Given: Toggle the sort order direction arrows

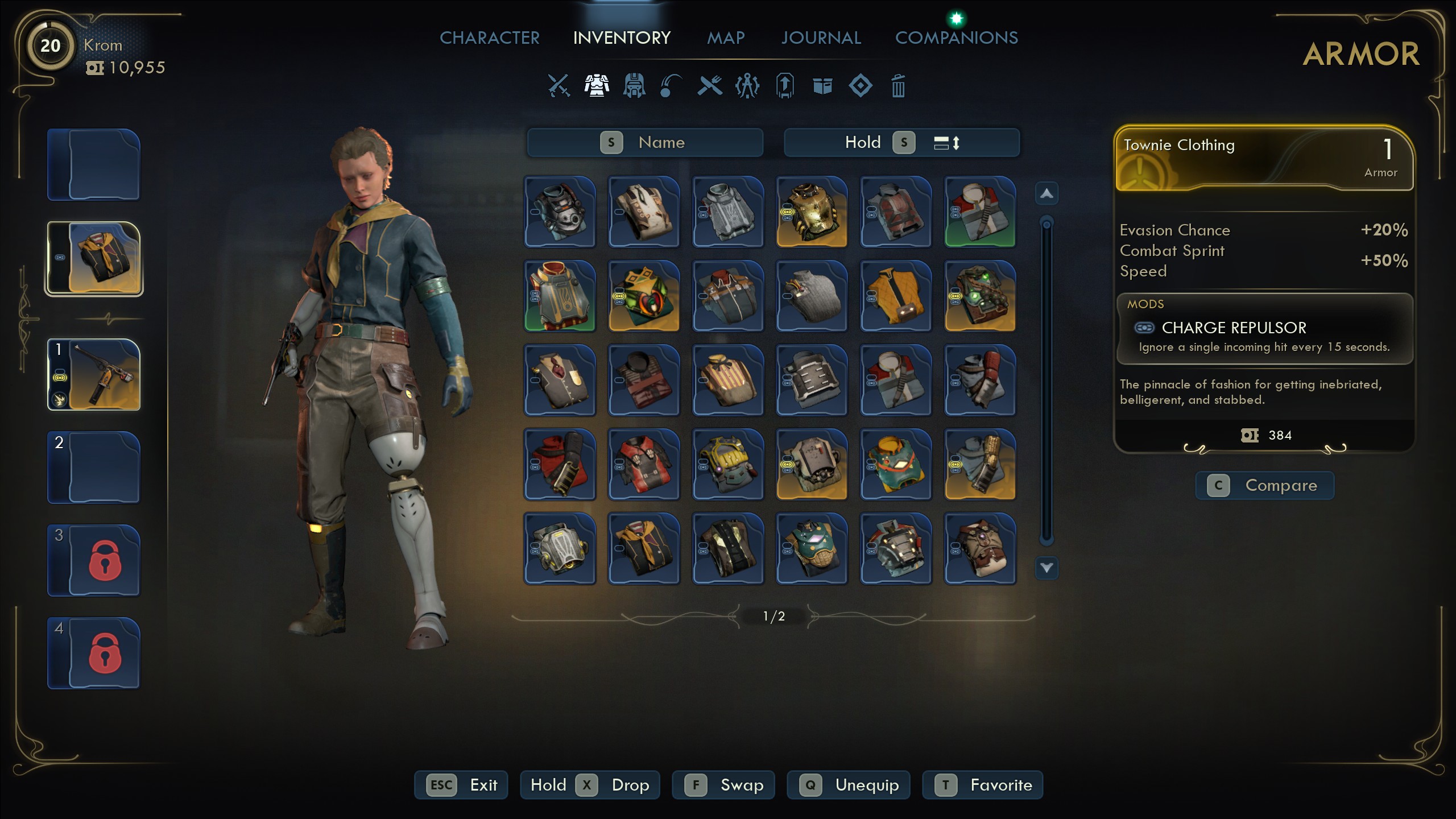Looking at the screenshot, I should click(949, 142).
